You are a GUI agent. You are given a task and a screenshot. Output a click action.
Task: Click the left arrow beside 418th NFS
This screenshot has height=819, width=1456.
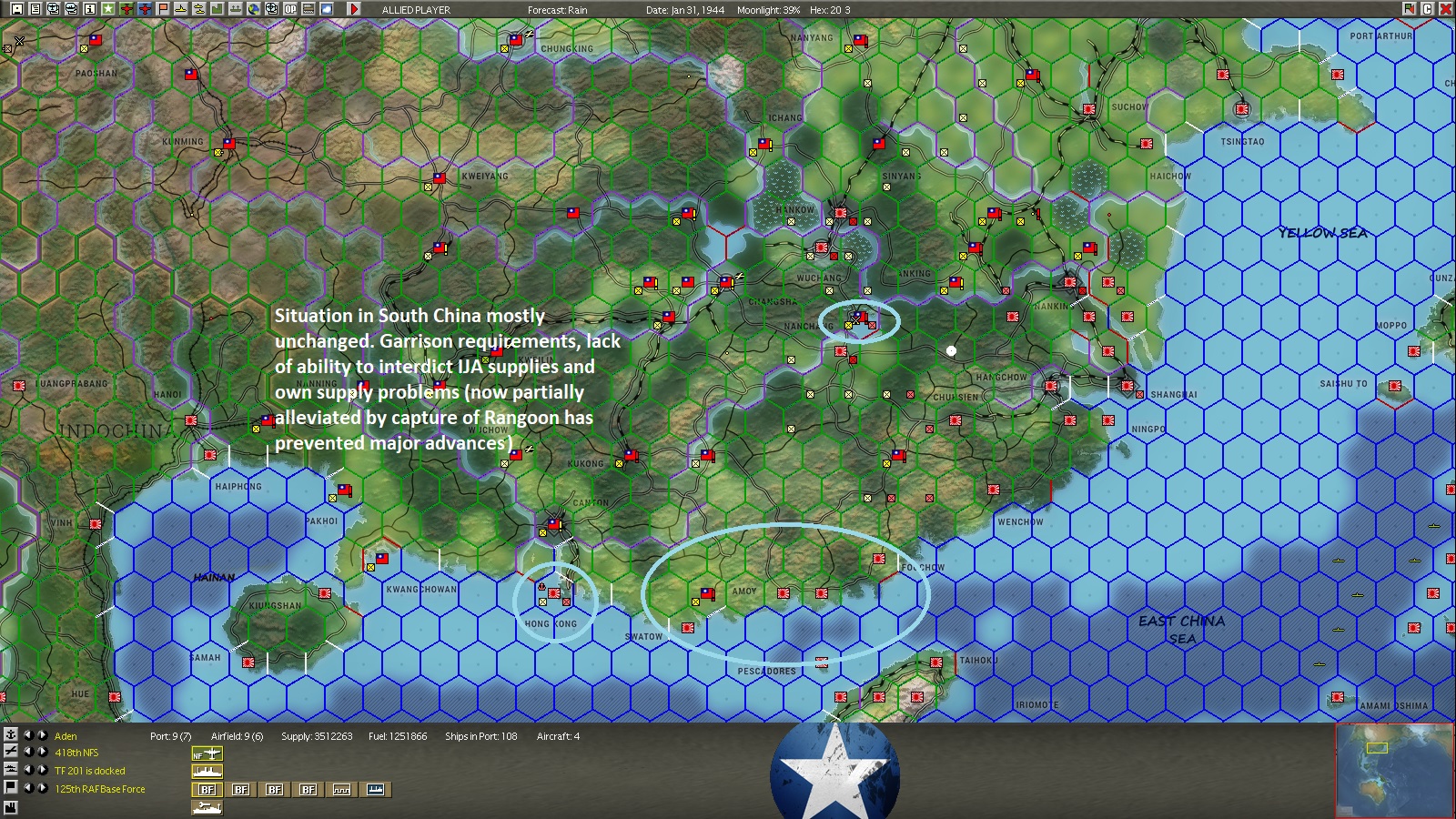[28, 753]
